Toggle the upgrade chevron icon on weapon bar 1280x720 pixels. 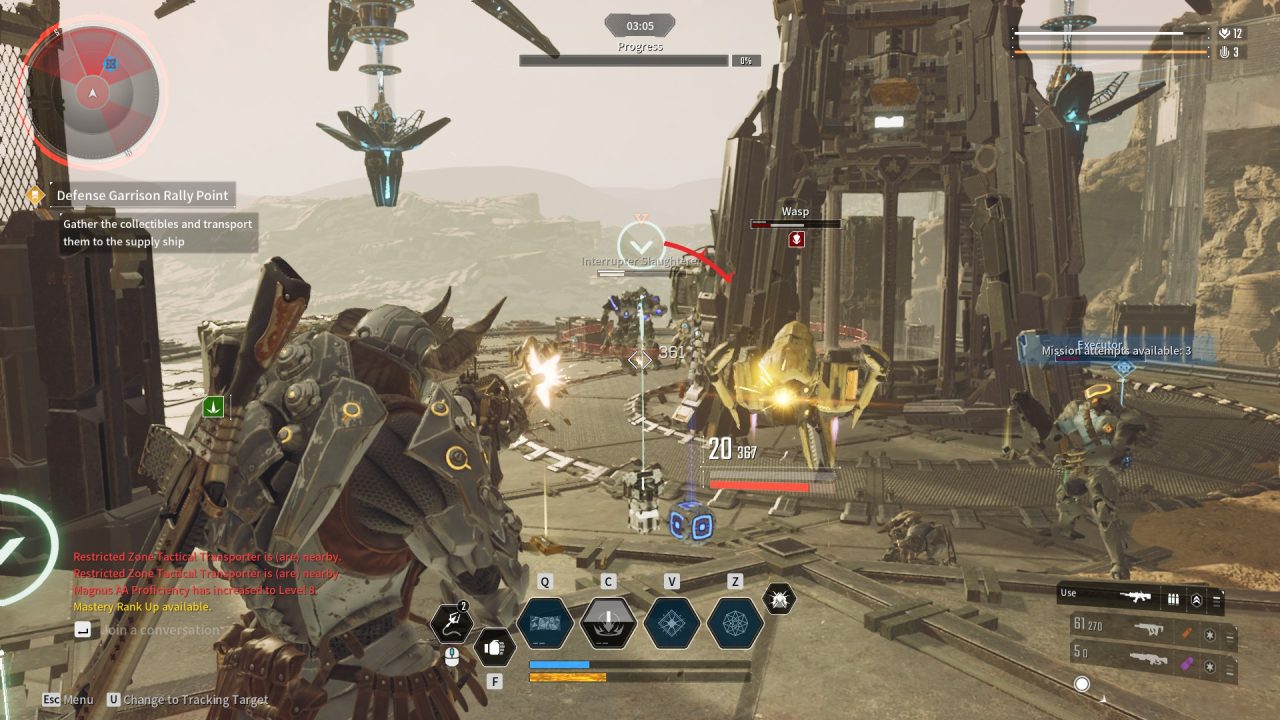(x=1196, y=600)
